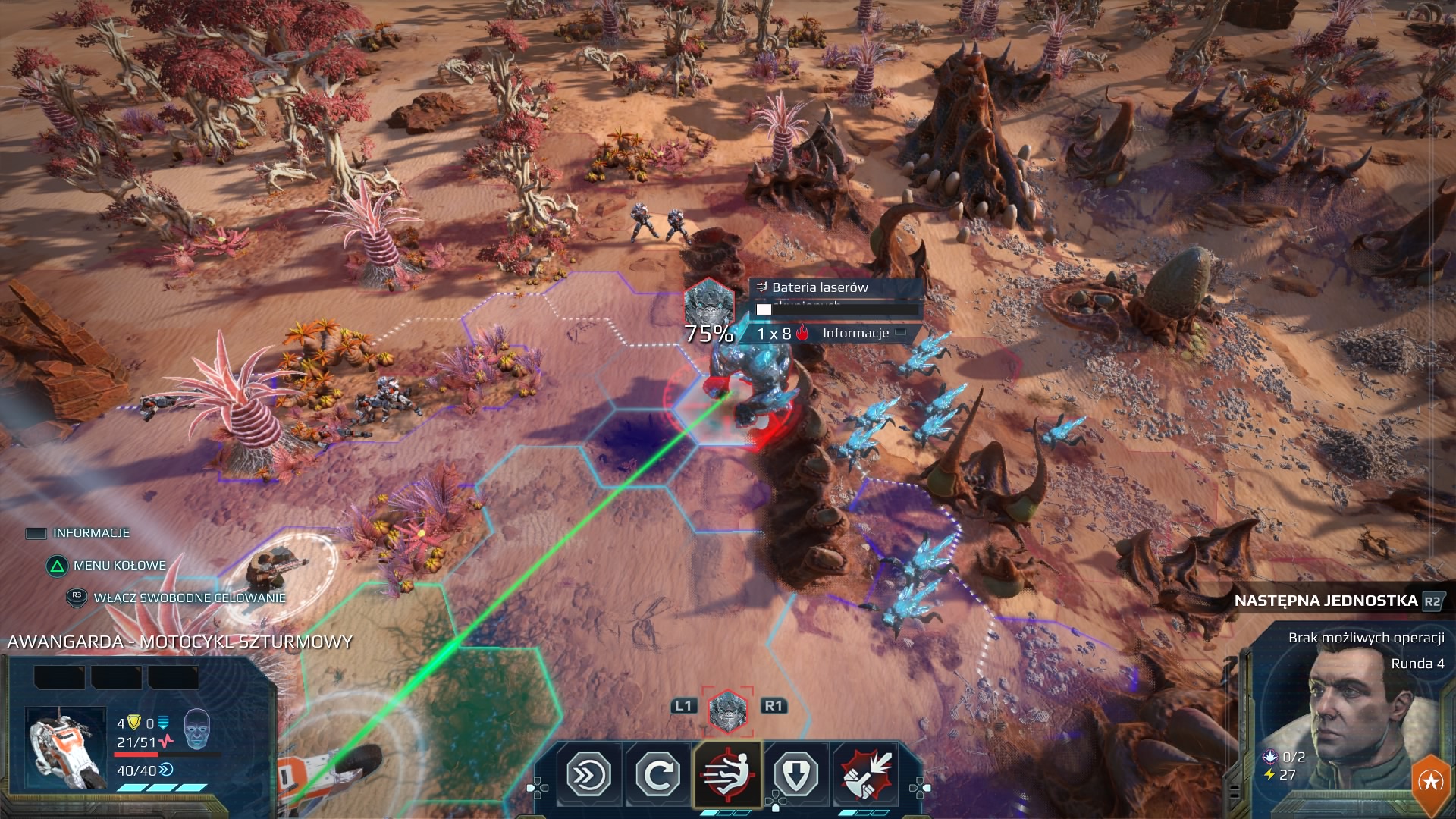
Task: Click the blue holographic face icon
Action: point(196,729)
